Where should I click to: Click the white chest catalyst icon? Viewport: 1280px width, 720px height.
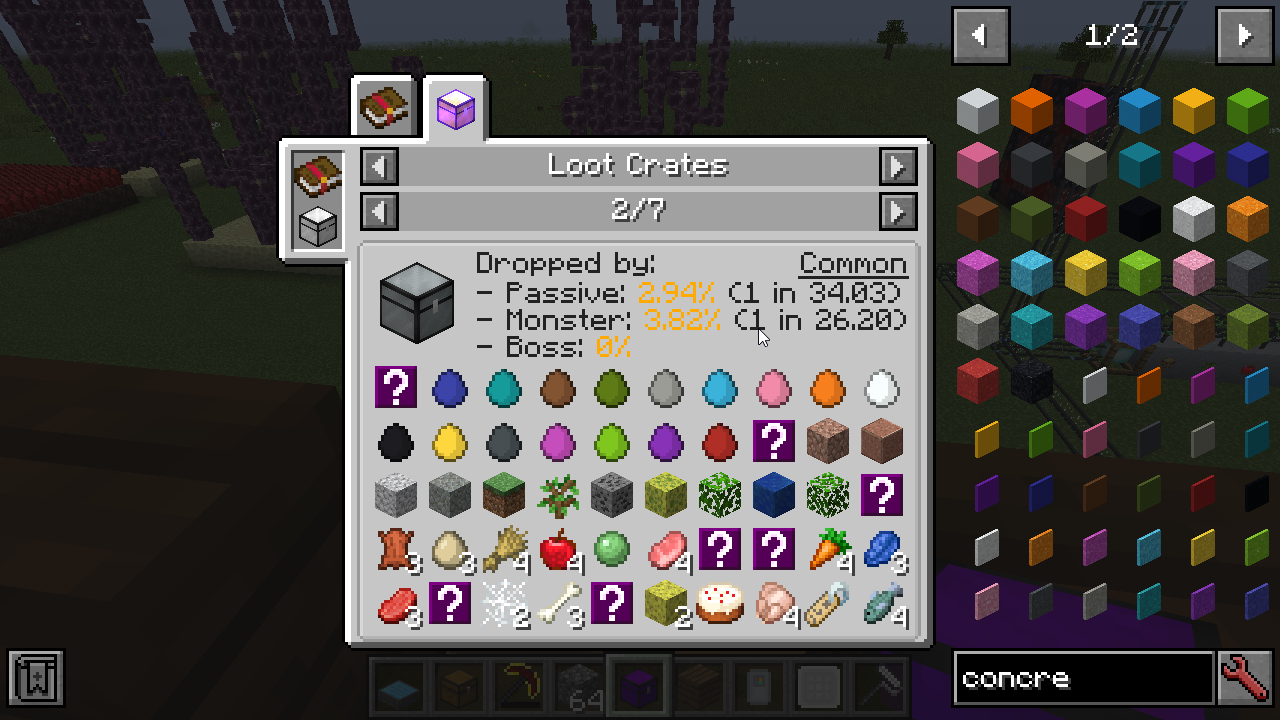point(318,225)
